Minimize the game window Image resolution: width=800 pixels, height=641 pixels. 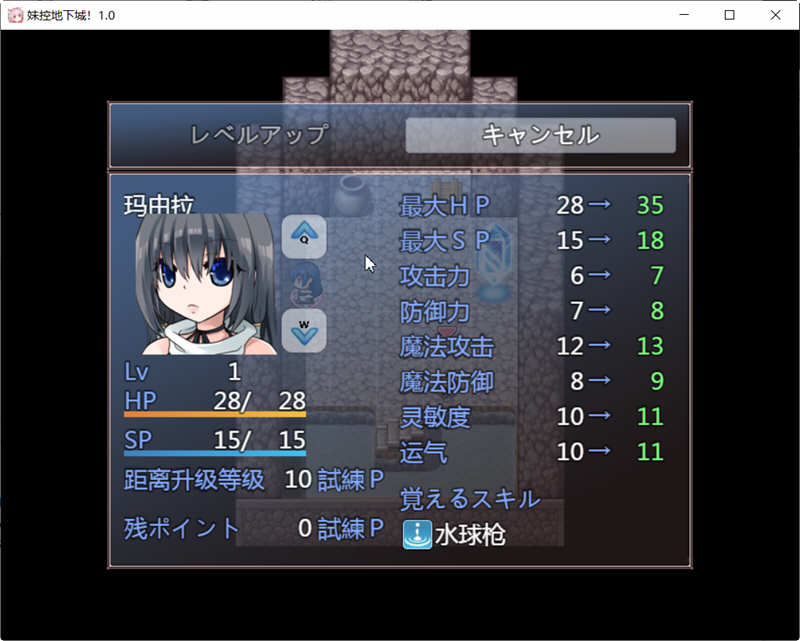point(684,15)
